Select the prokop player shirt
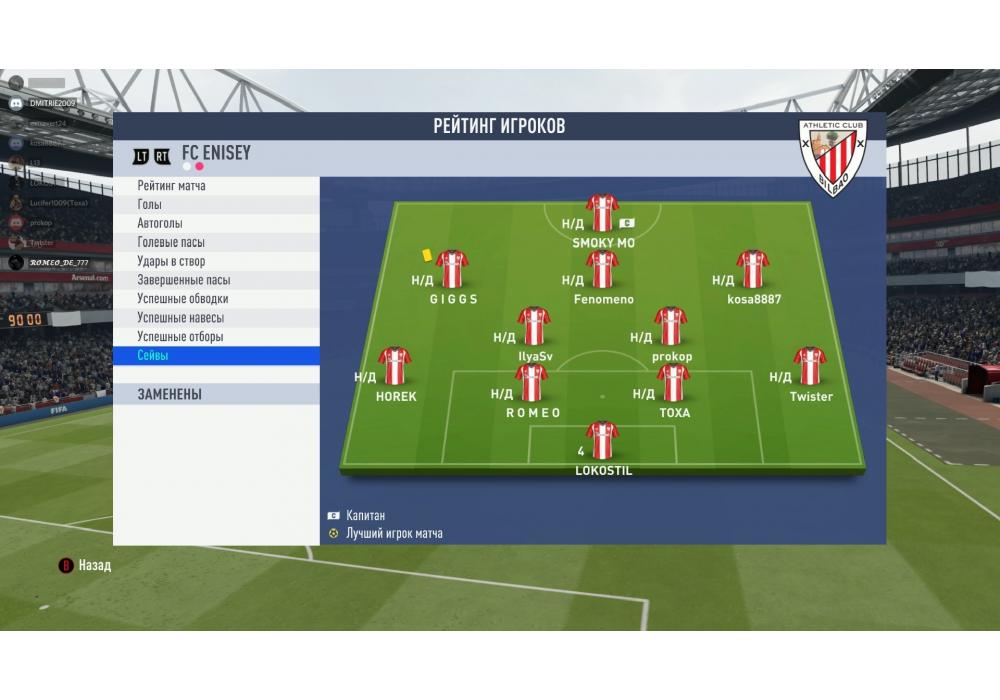Image resolution: width=1000 pixels, height=700 pixels. [x=670, y=326]
